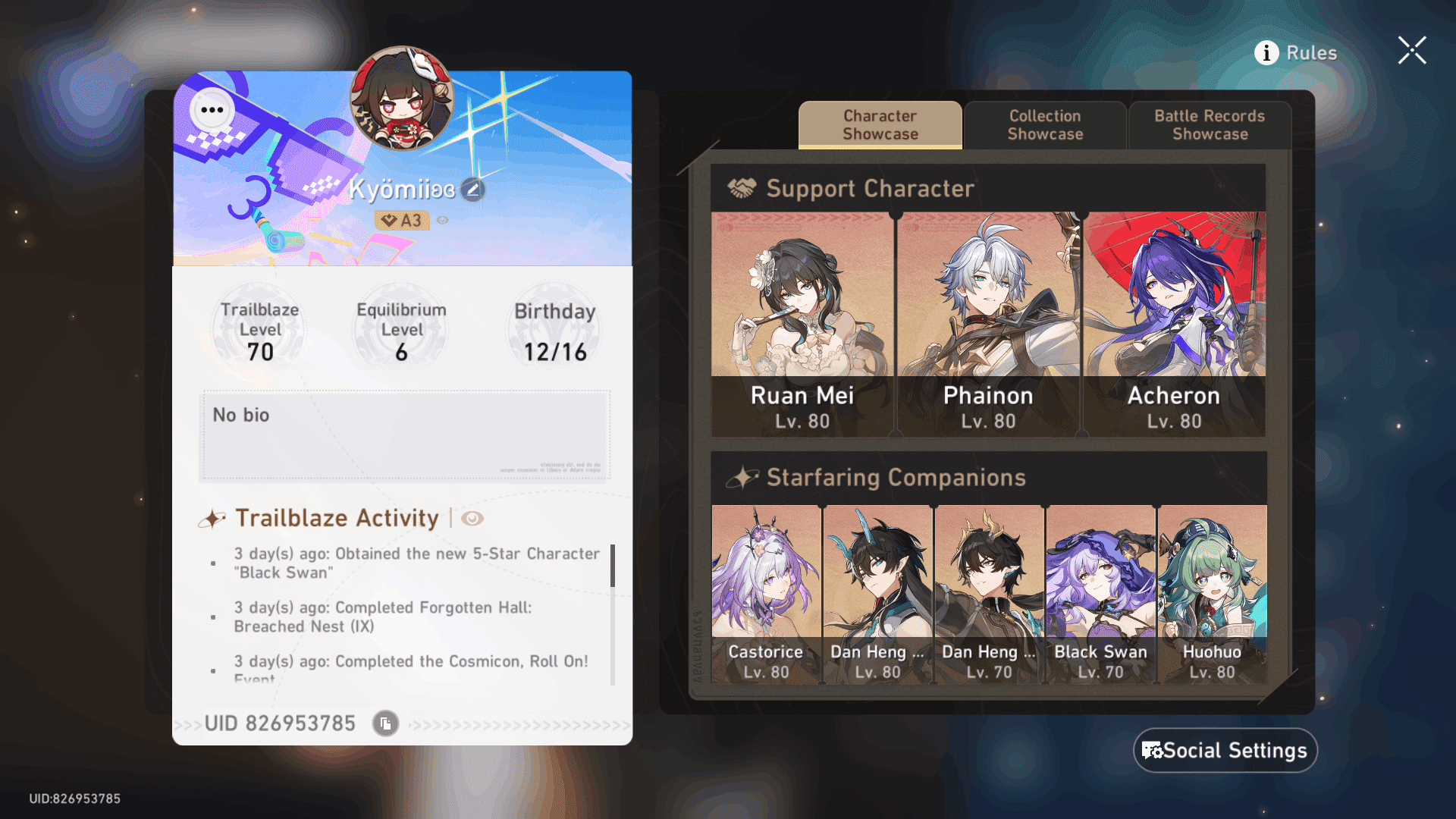The height and width of the screenshot is (819, 1456).
Task: Open the Battle Records Showcase tab
Action: point(1209,125)
